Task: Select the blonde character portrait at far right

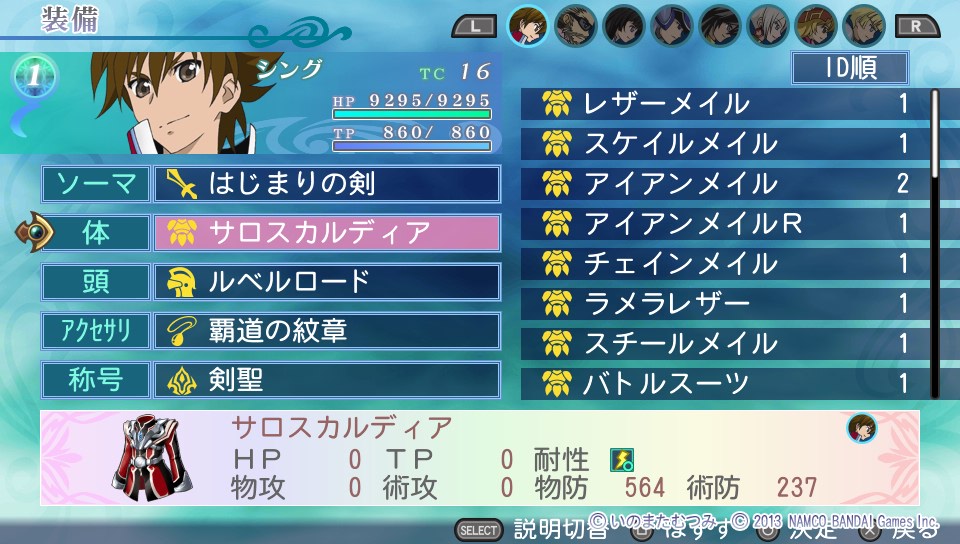Action: pyautogui.click(x=863, y=26)
